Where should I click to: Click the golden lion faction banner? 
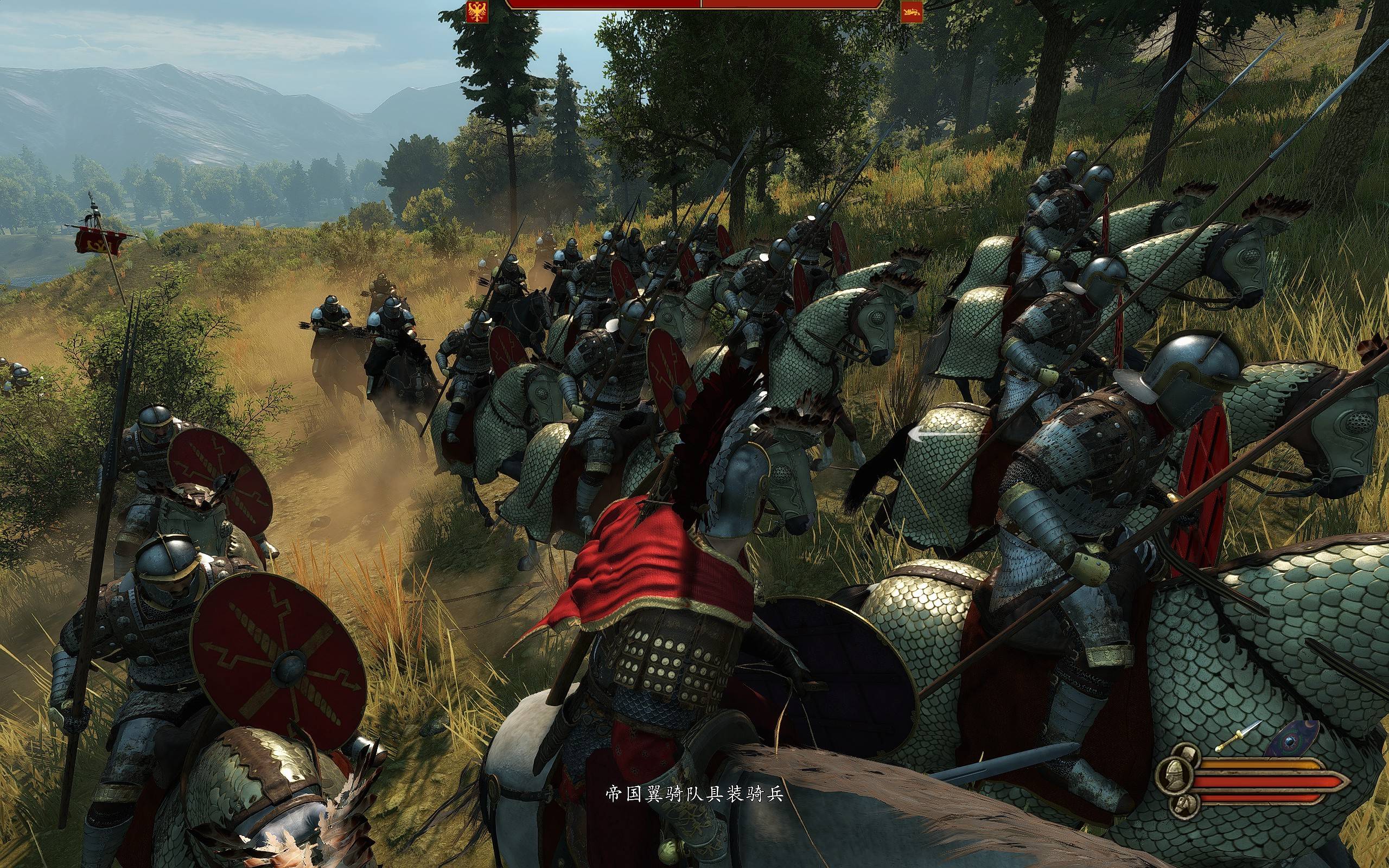tap(912, 11)
